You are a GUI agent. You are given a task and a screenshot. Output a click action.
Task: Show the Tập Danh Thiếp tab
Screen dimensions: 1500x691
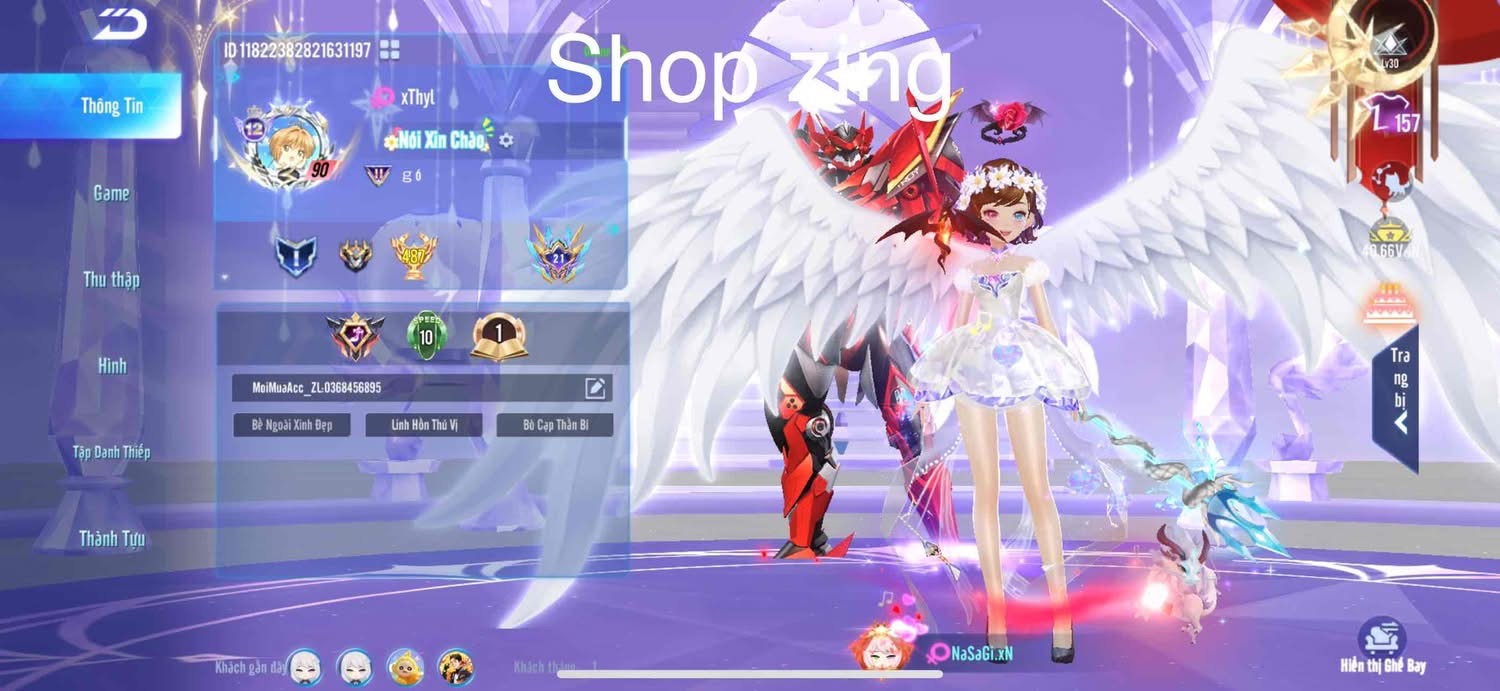(111, 452)
